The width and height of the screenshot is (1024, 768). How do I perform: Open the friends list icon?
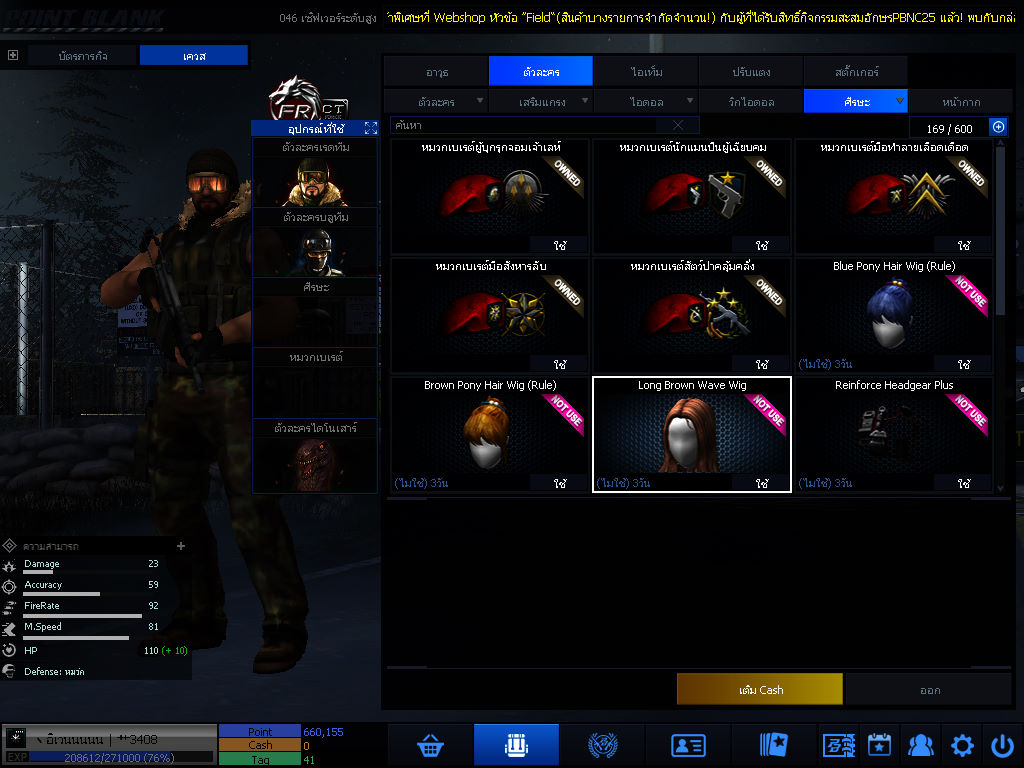pyautogui.click(x=920, y=745)
